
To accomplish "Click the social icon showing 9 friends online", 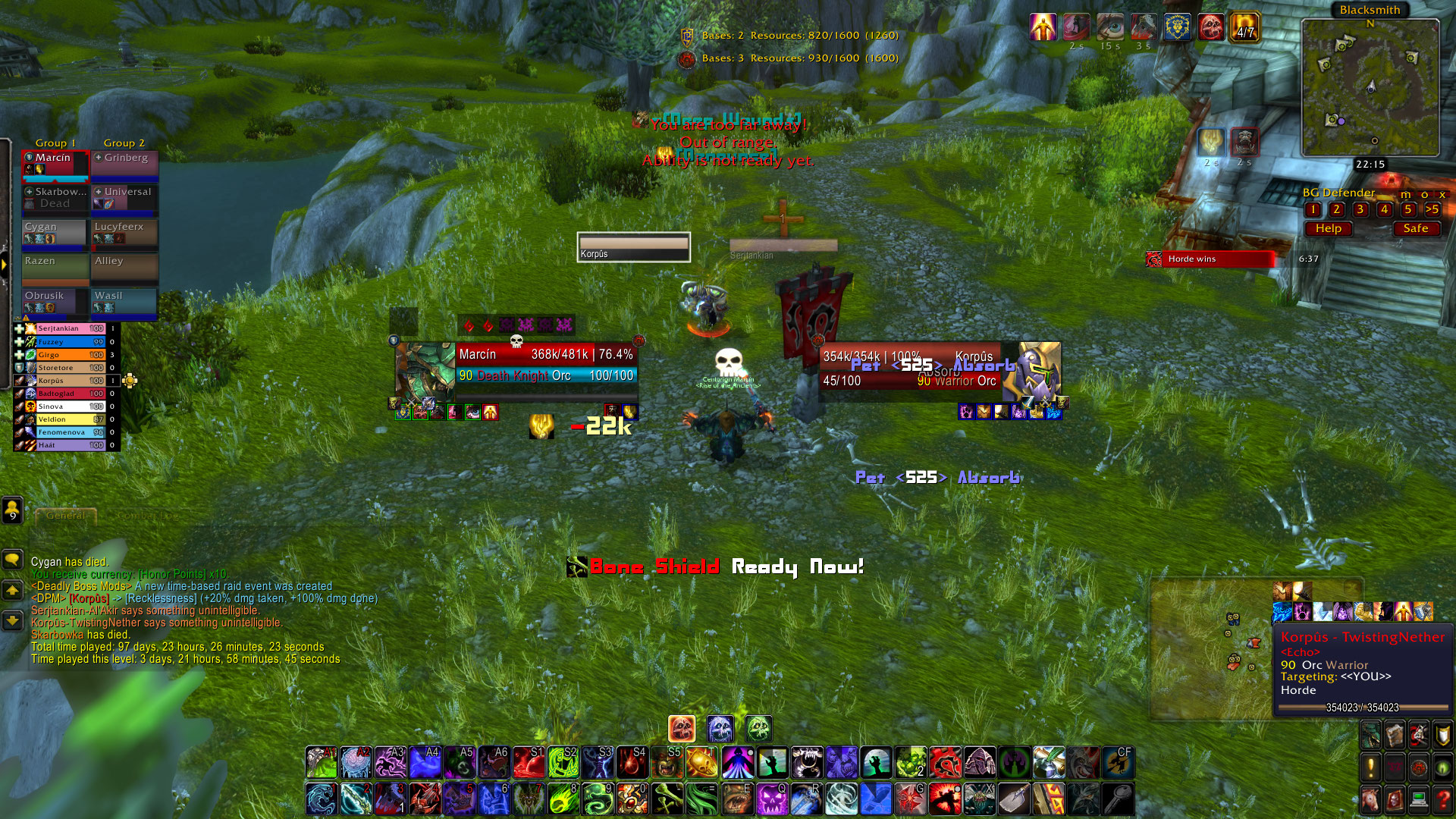I will coord(11,511).
